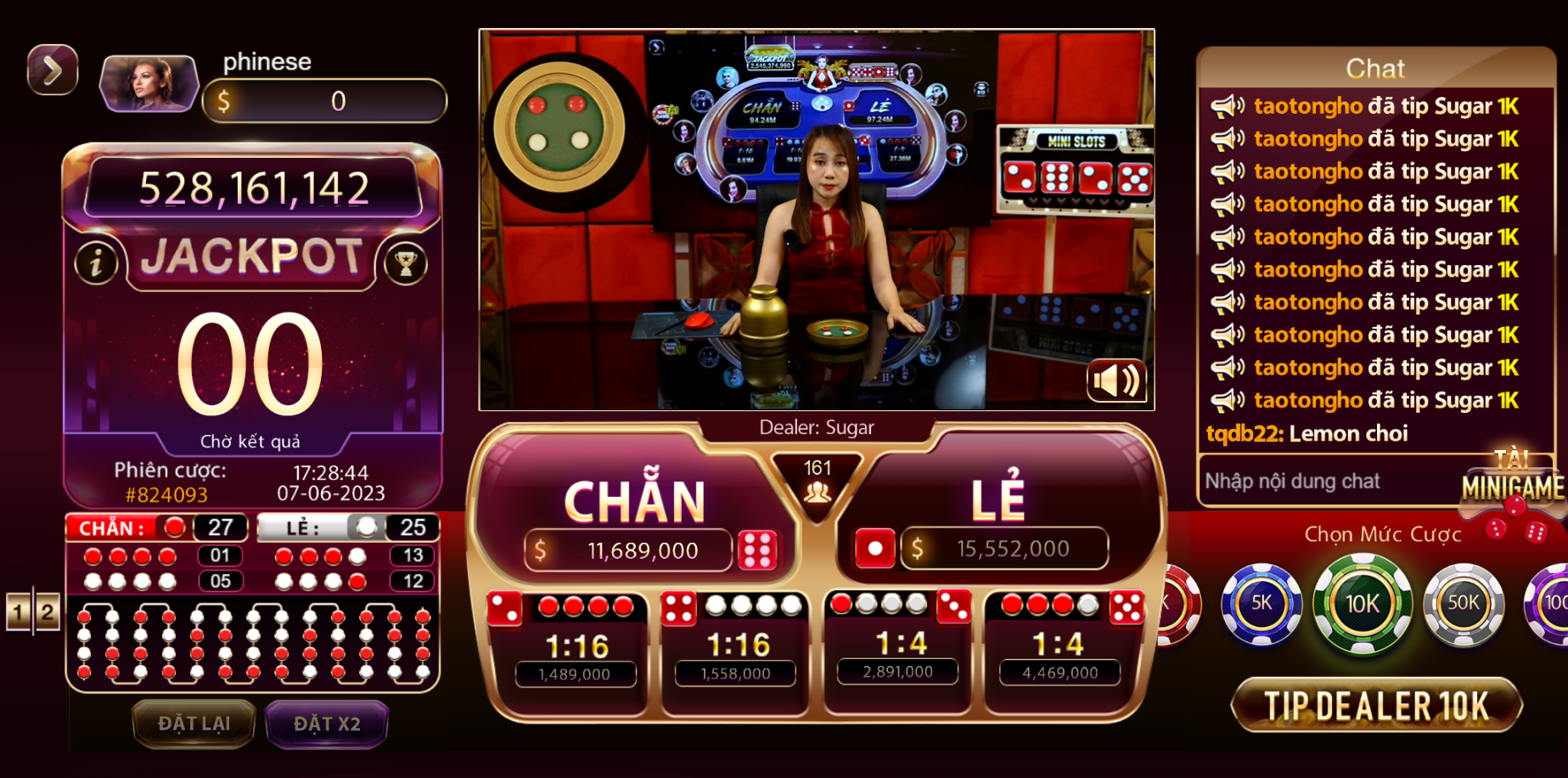The height and width of the screenshot is (778, 1568).
Task: Bet on four white dots 1:16
Action: (737, 646)
